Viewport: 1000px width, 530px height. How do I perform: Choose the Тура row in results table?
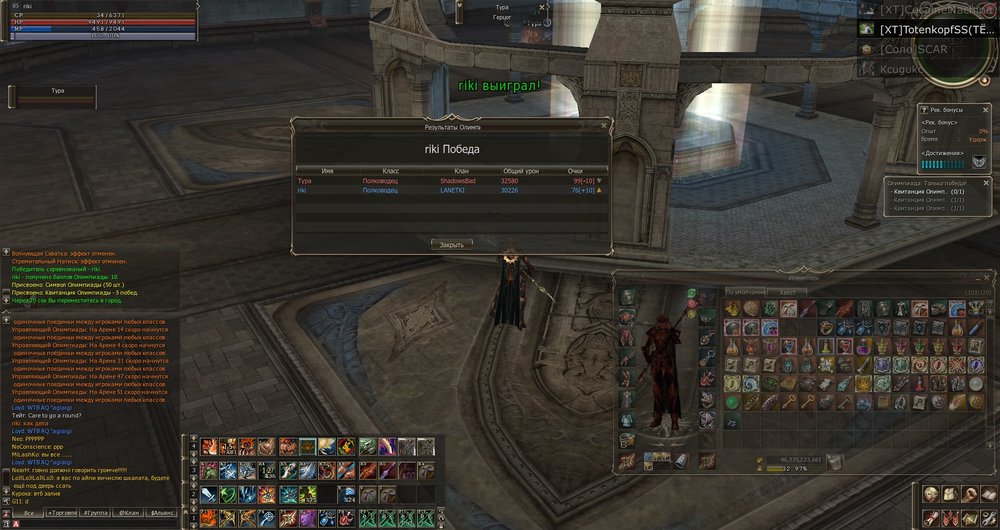(x=450, y=181)
